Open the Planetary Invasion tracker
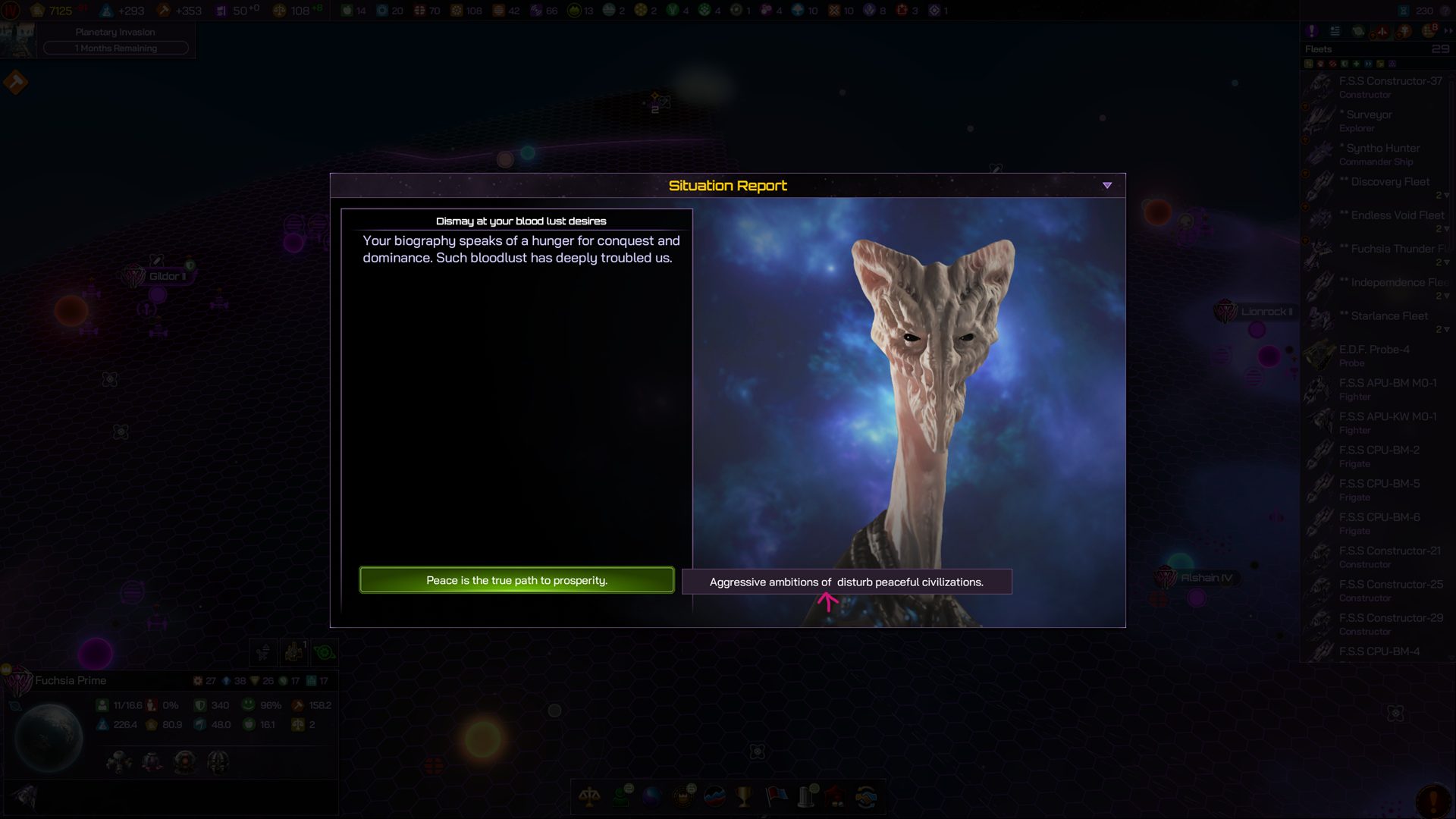The width and height of the screenshot is (1456, 819). tap(115, 40)
